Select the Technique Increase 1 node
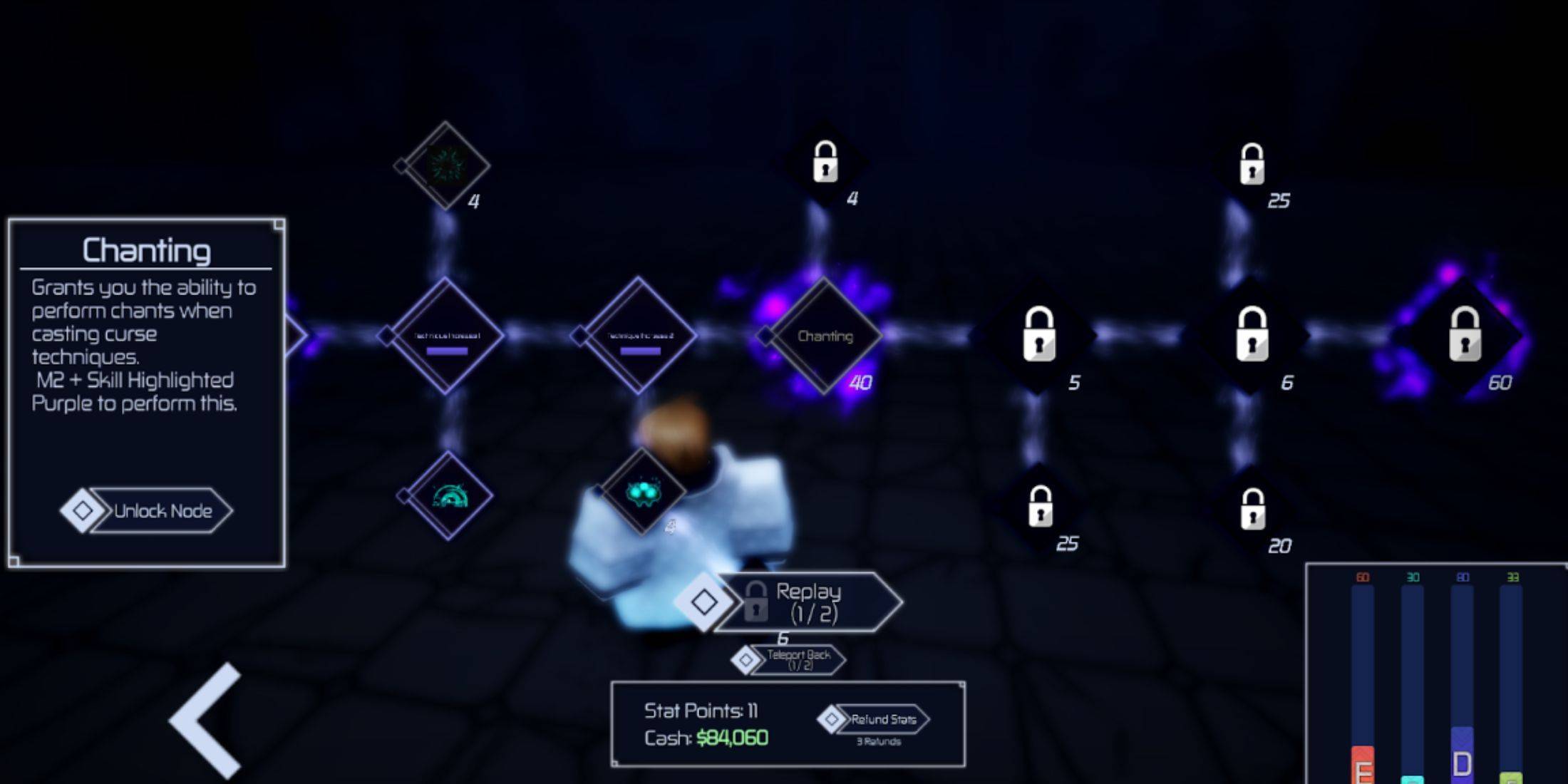1568x784 pixels. click(446, 336)
